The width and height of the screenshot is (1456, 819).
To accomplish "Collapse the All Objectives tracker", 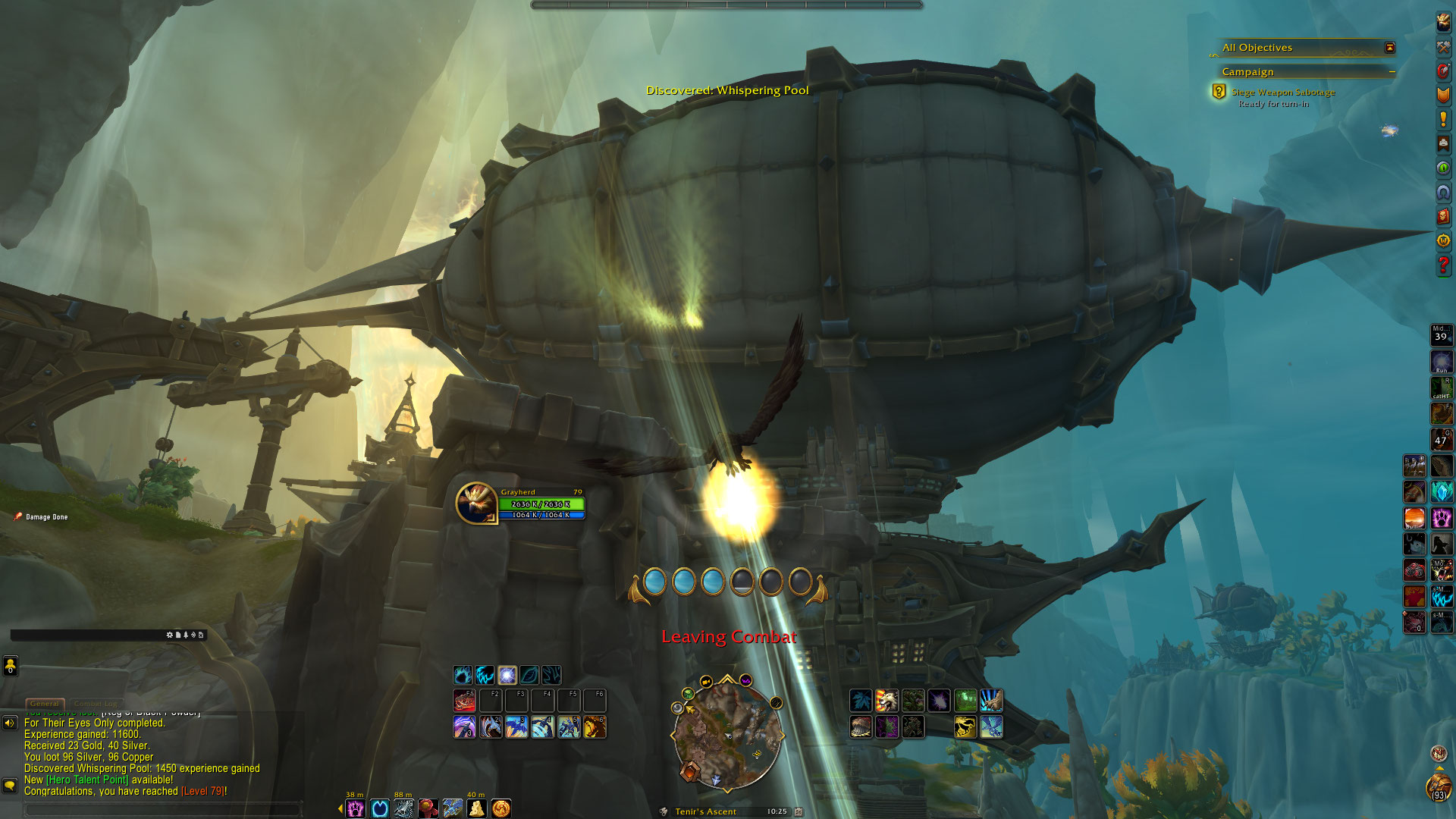I will pyautogui.click(x=1389, y=48).
